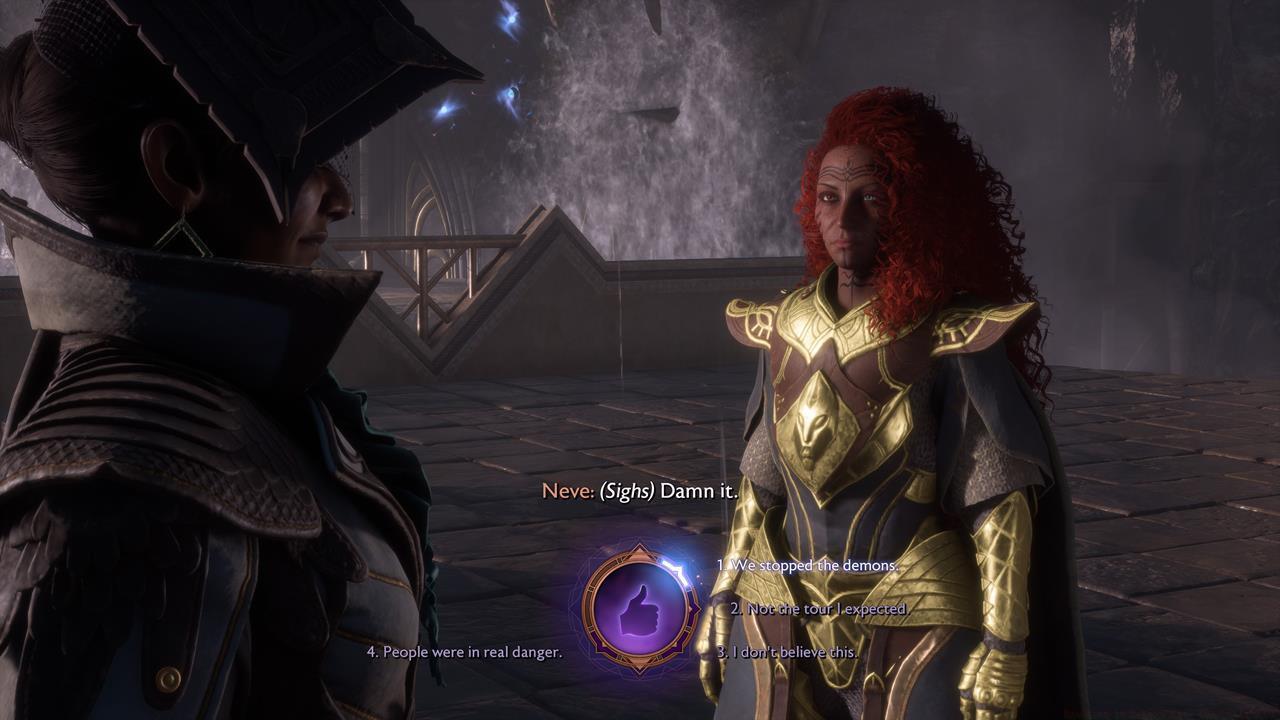Click the glowing highlighted wheel segment

click(x=676, y=570)
